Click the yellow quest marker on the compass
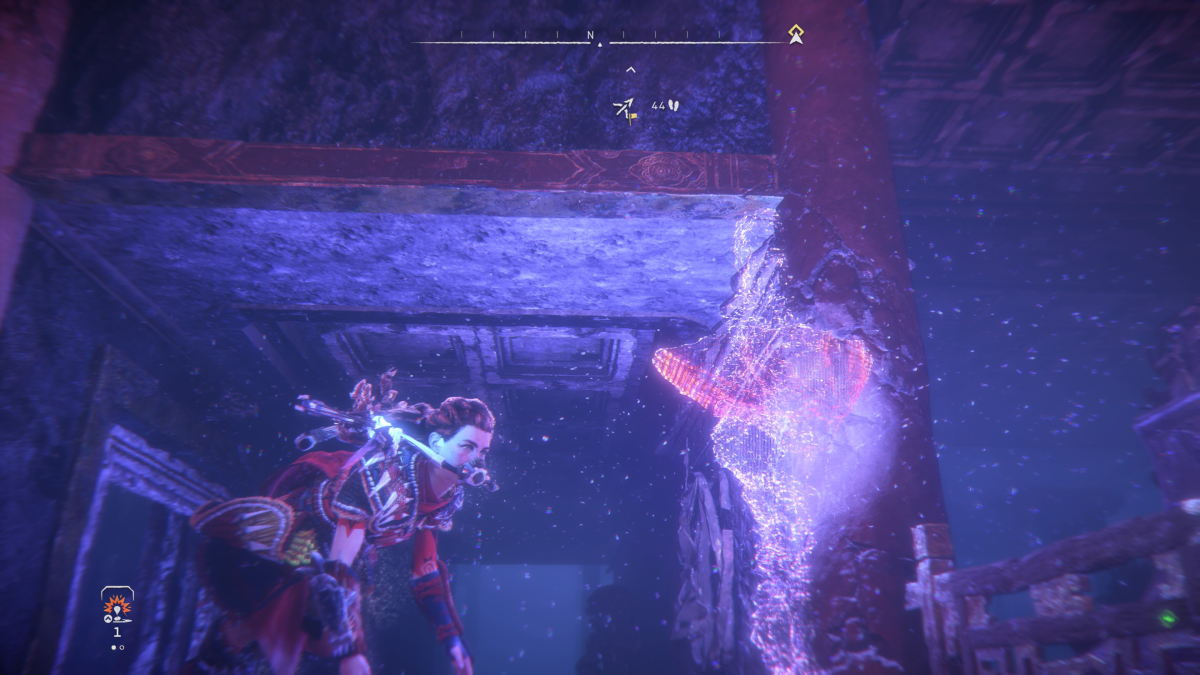The image size is (1200, 675). coord(795,36)
